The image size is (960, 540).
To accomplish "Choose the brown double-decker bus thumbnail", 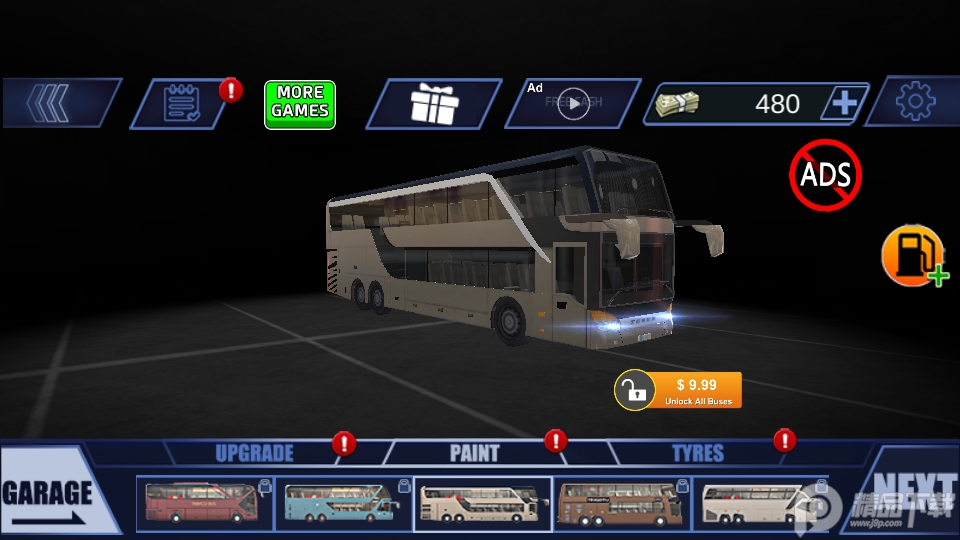I will pyautogui.click(x=621, y=503).
